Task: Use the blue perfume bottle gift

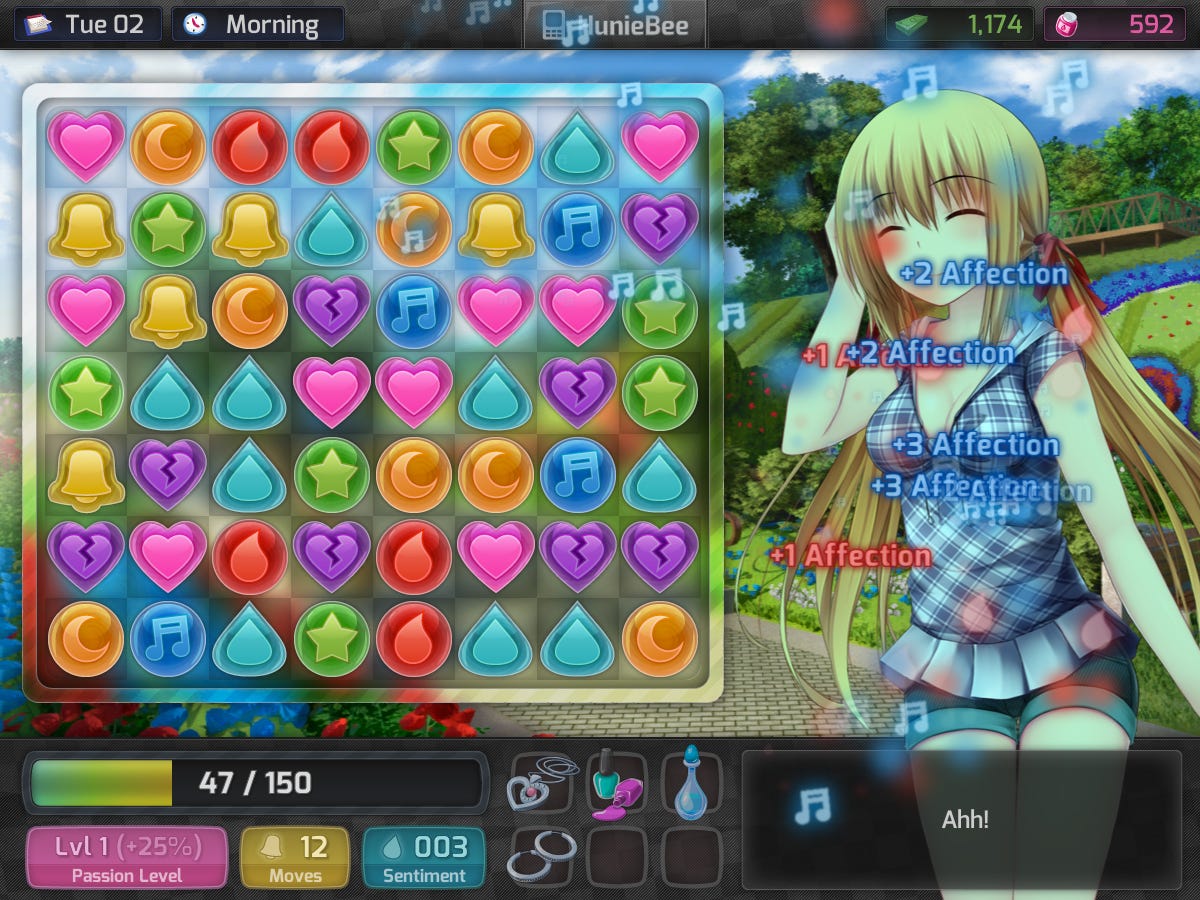Action: [x=691, y=782]
